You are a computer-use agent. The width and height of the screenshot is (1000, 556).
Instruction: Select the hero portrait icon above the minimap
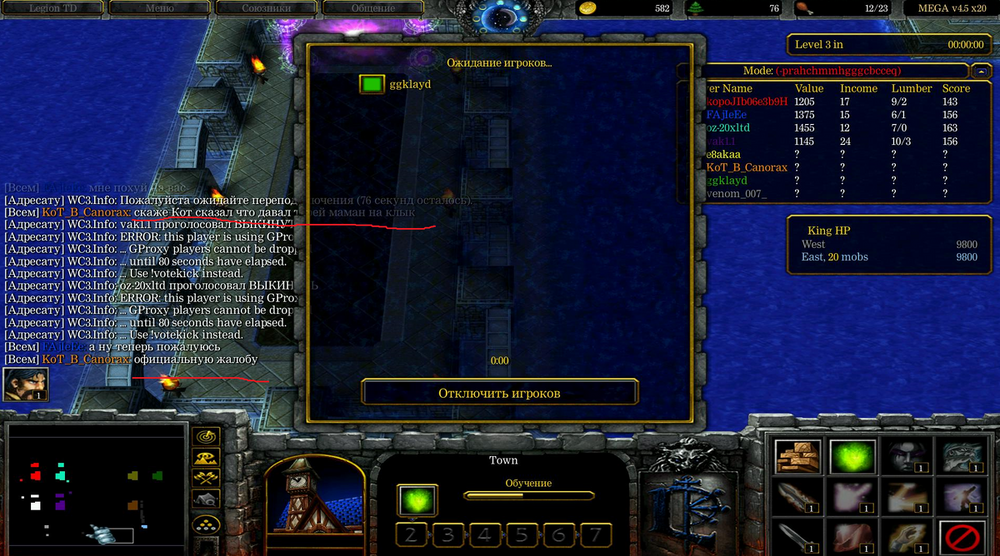pyautogui.click(x=25, y=384)
